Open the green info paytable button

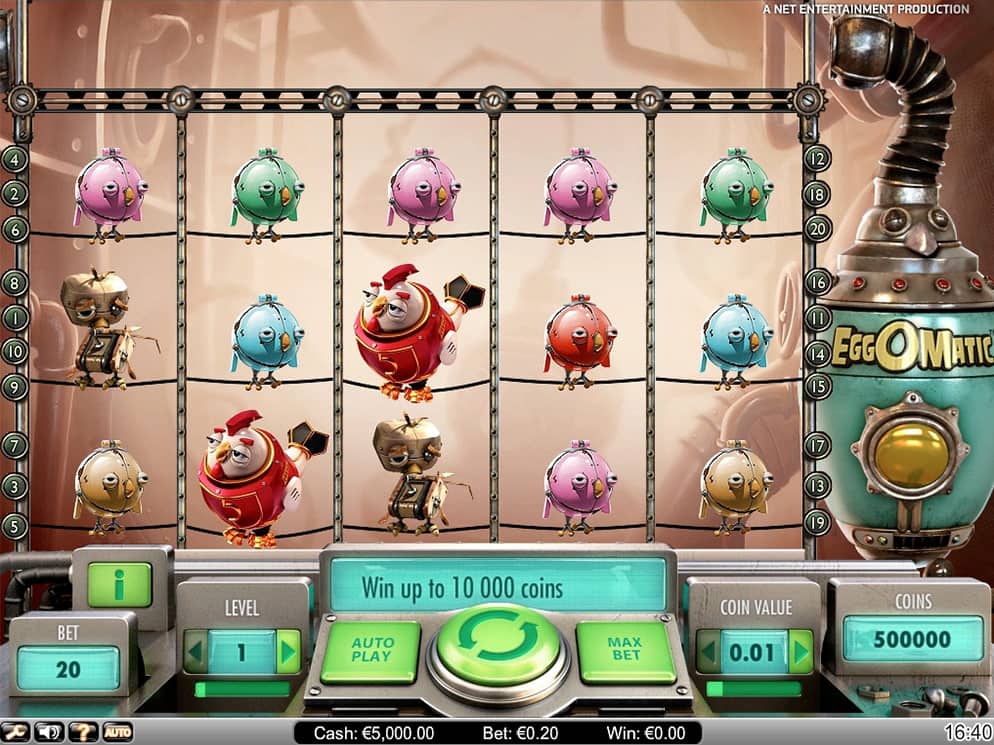(x=119, y=585)
